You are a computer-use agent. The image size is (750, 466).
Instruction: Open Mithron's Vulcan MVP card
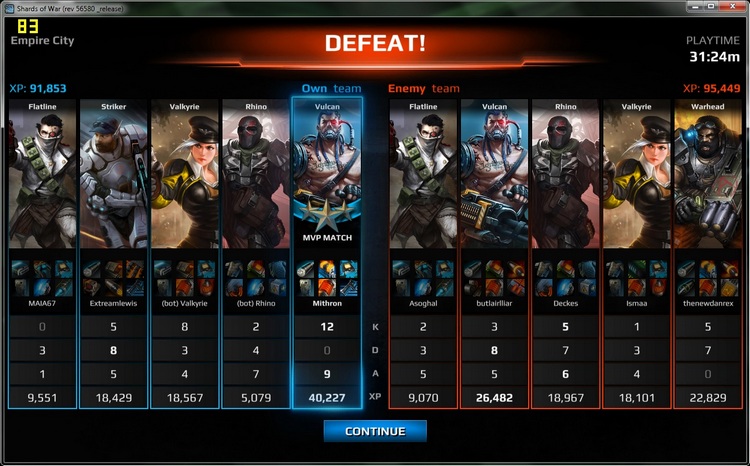pyautogui.click(x=327, y=180)
